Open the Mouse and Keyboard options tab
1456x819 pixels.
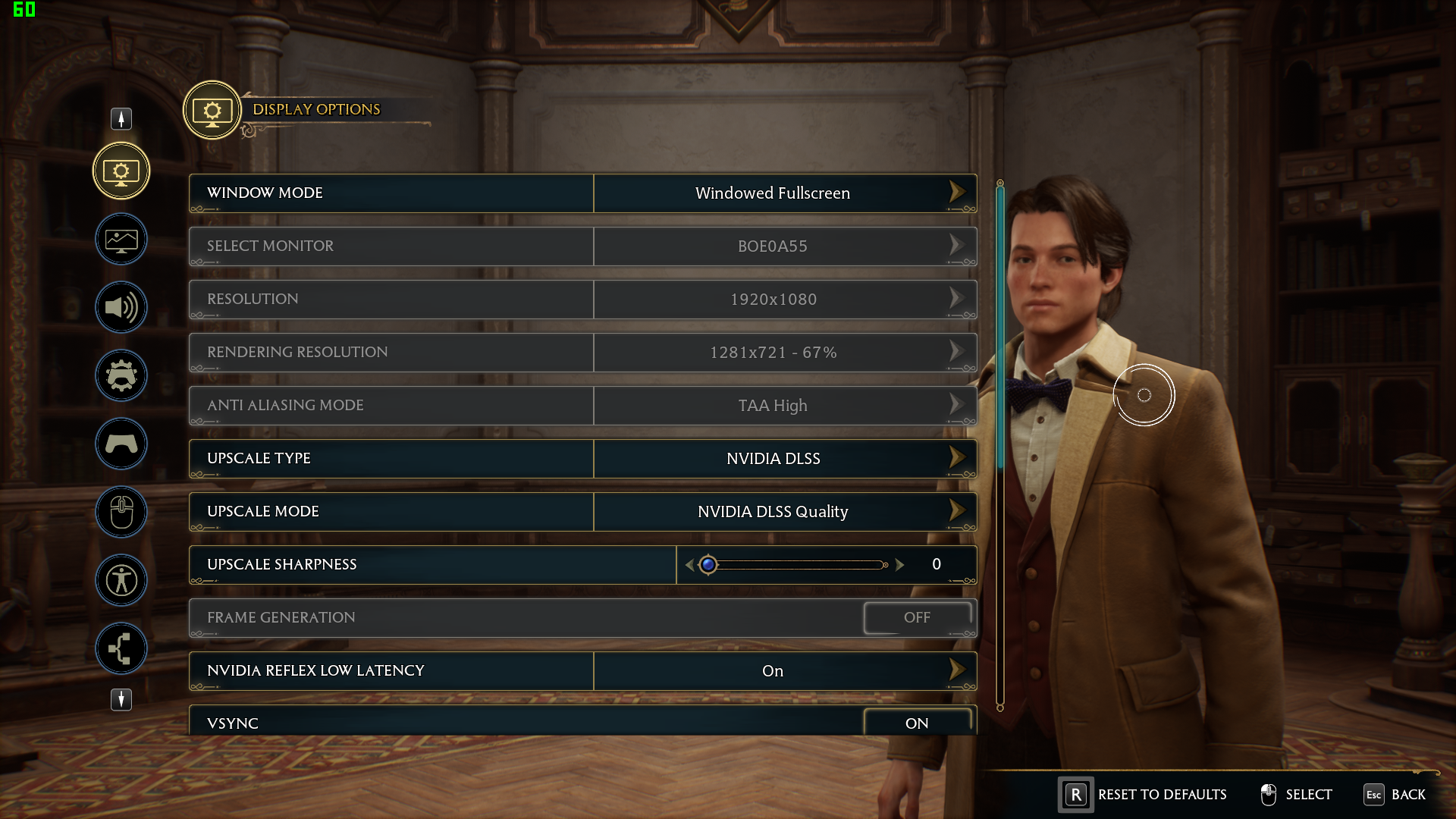pyautogui.click(x=121, y=513)
